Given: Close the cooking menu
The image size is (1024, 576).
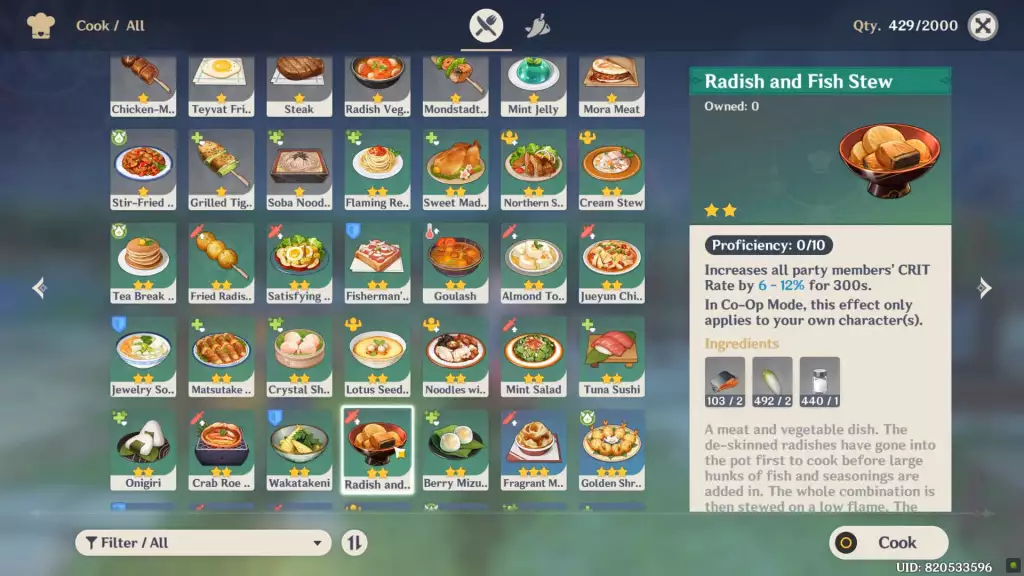Looking at the screenshot, I should [x=983, y=26].
